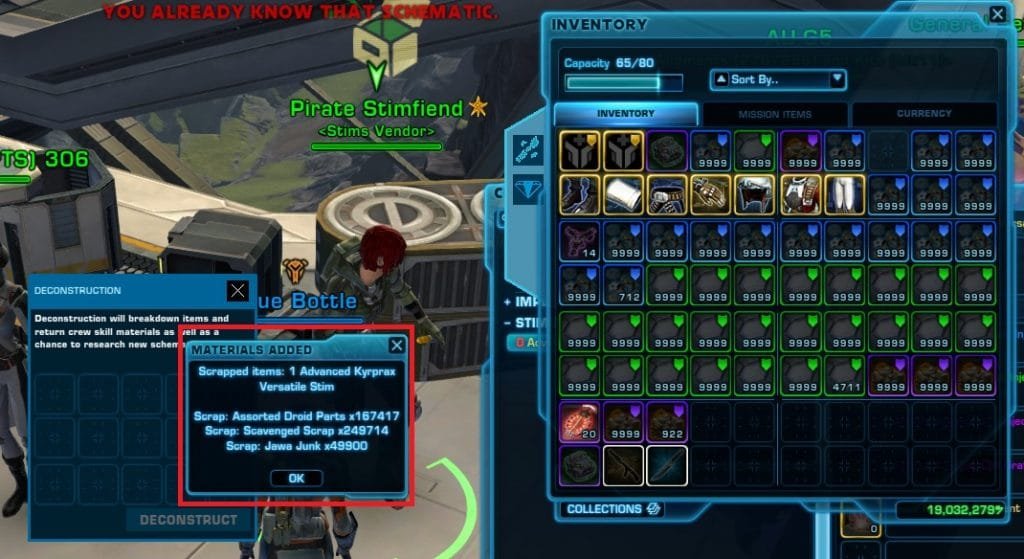This screenshot has height=559, width=1024.
Task: Select the rifle weapon slot
Action: (624, 465)
